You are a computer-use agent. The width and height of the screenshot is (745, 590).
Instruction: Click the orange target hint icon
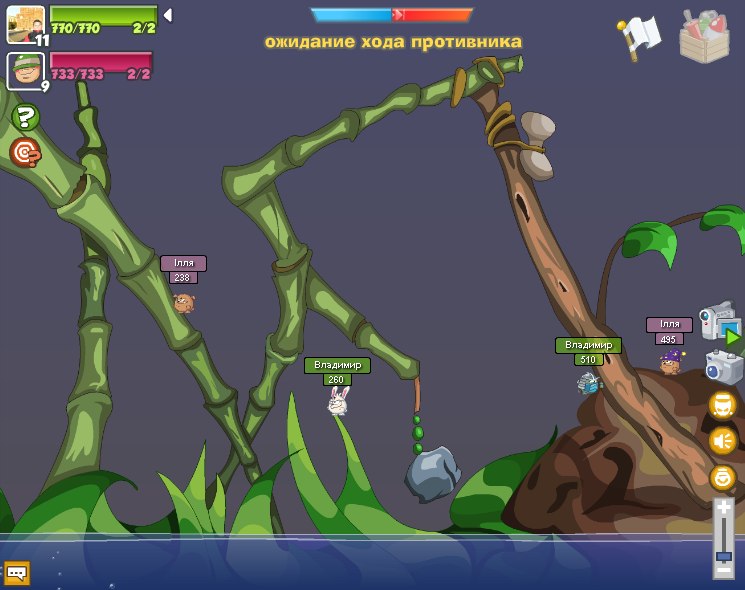point(25,152)
